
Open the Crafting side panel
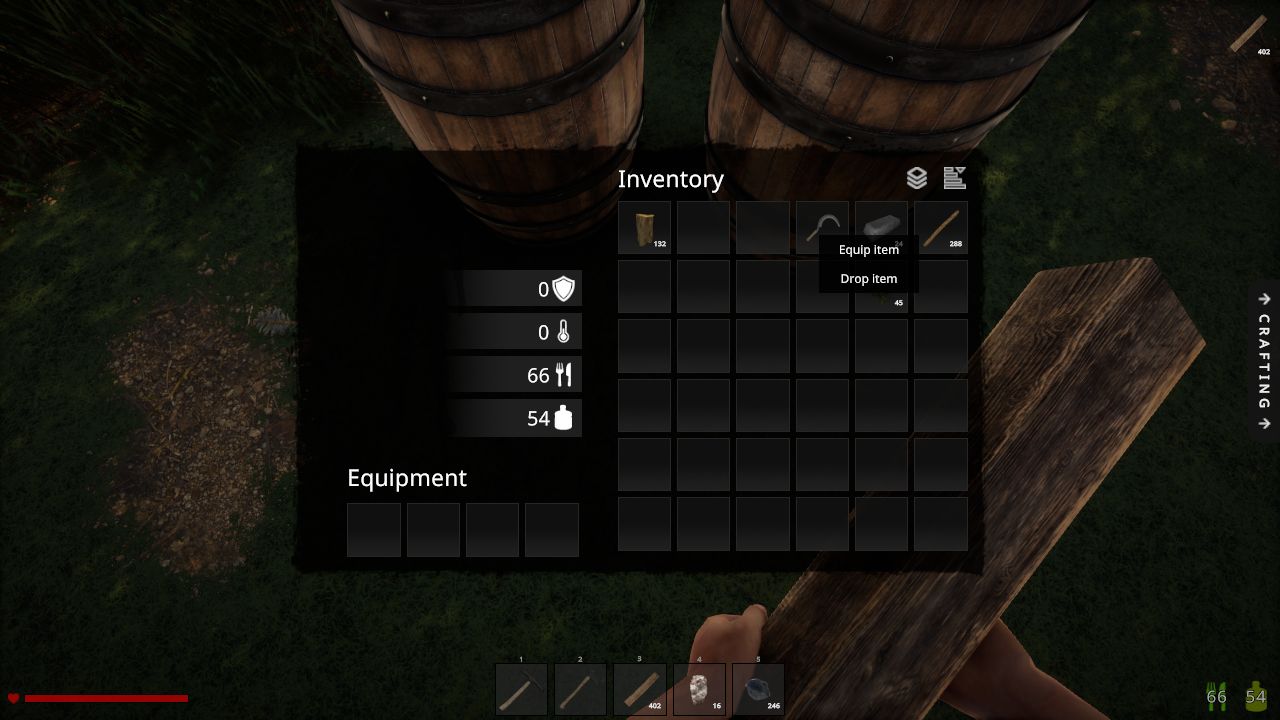click(1264, 361)
